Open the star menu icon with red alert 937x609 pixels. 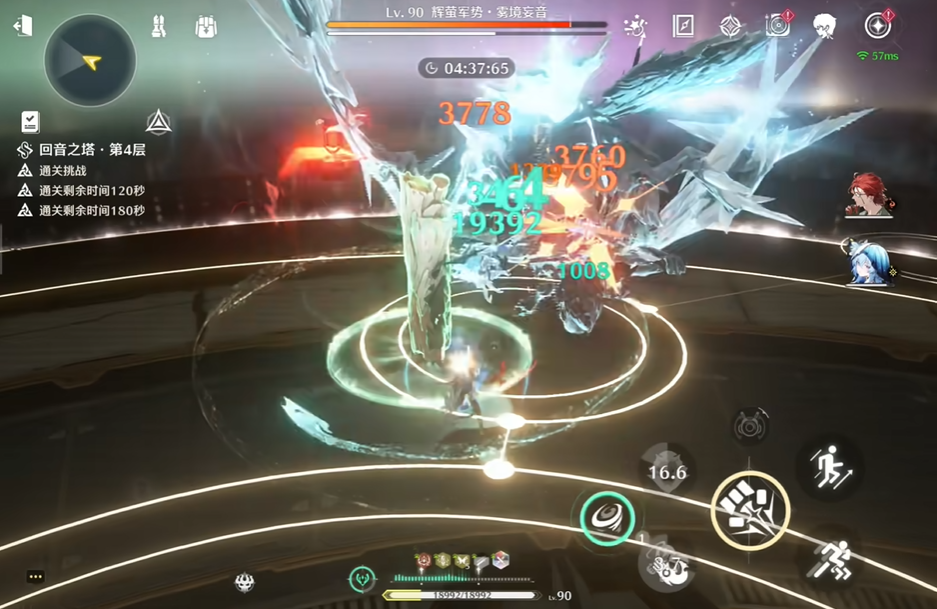(878, 25)
